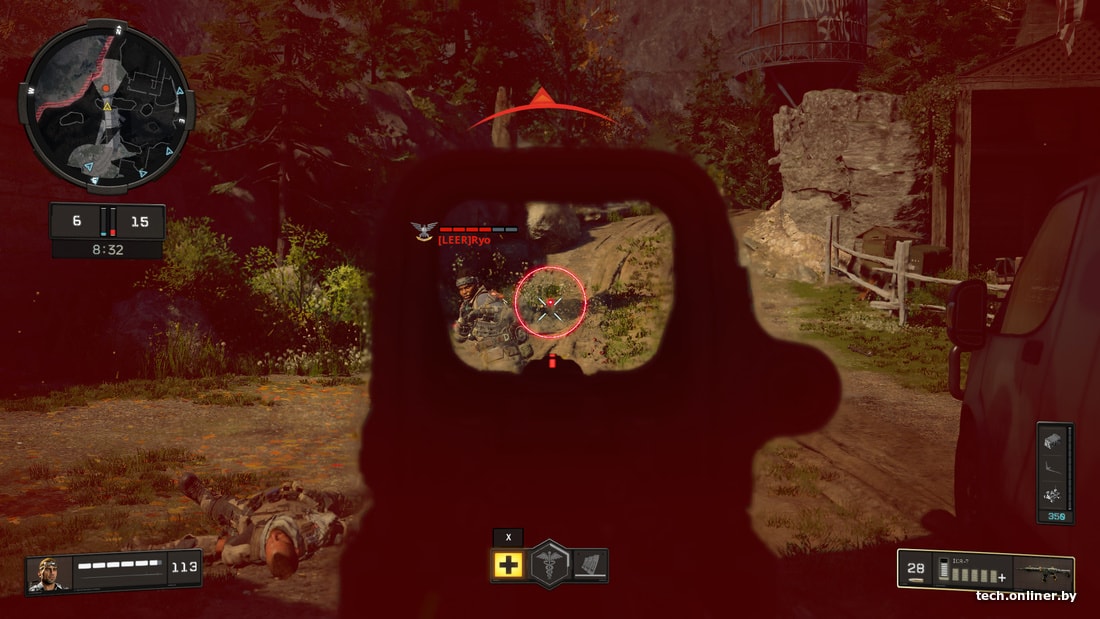Click the yellow player arrow on the minimap
The height and width of the screenshot is (619, 1100).
pos(107,106)
